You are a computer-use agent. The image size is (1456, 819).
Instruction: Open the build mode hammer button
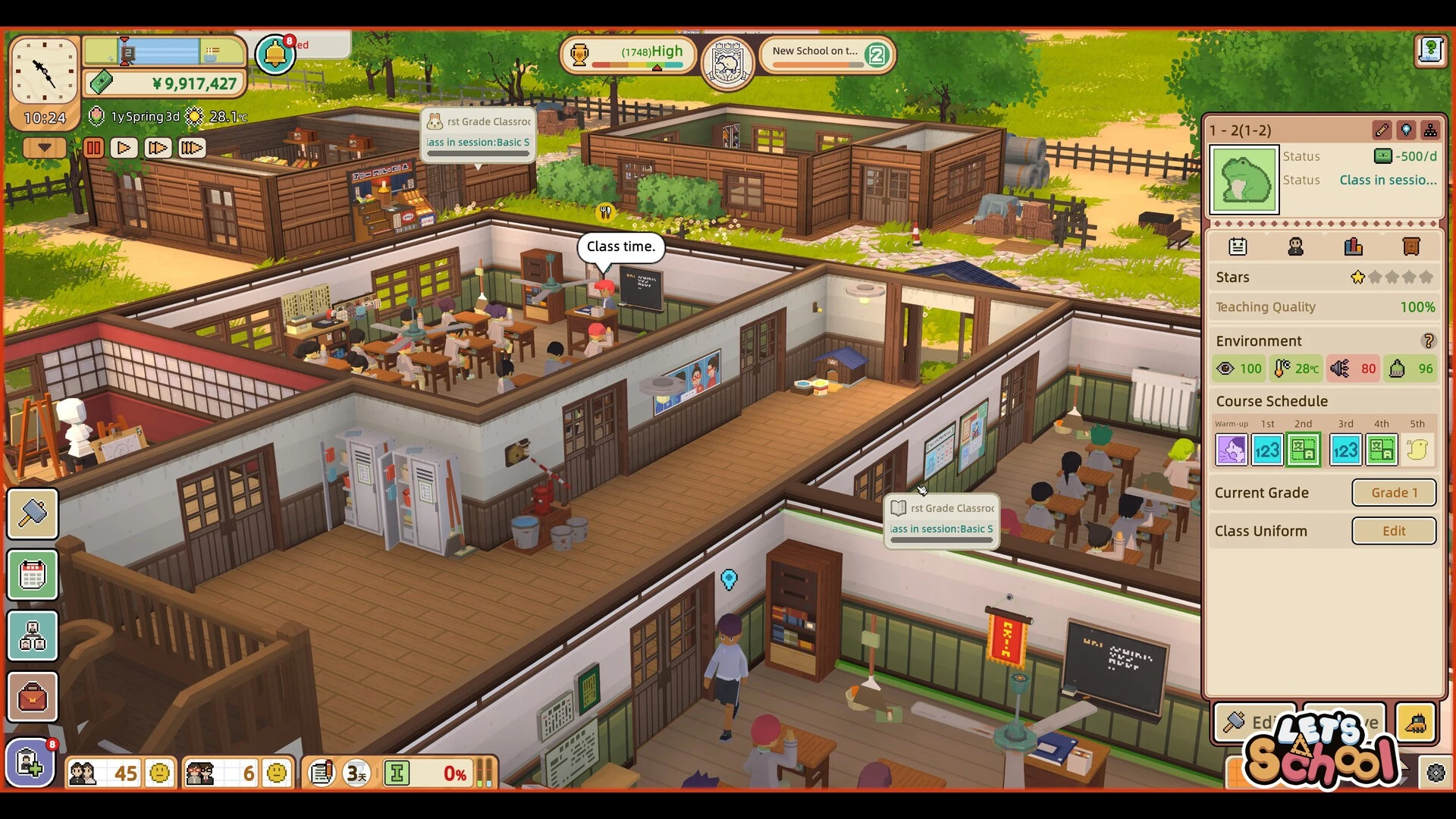click(x=33, y=514)
